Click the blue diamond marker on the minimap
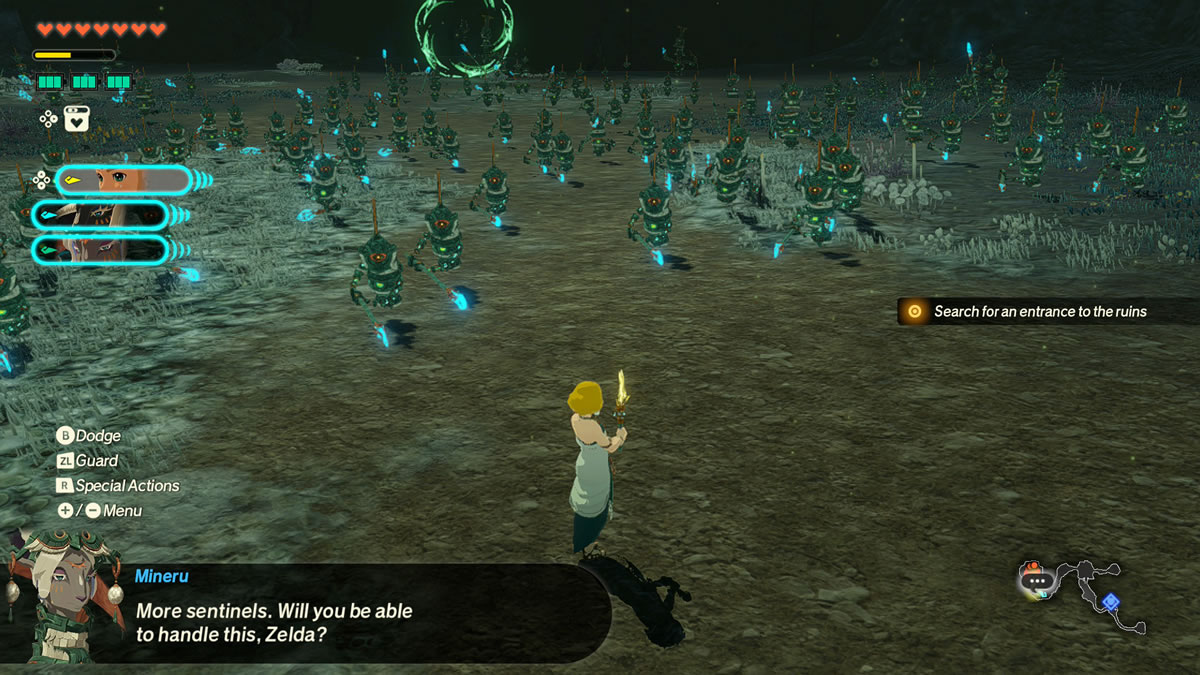Viewport: 1200px width, 675px height. coord(1110,601)
